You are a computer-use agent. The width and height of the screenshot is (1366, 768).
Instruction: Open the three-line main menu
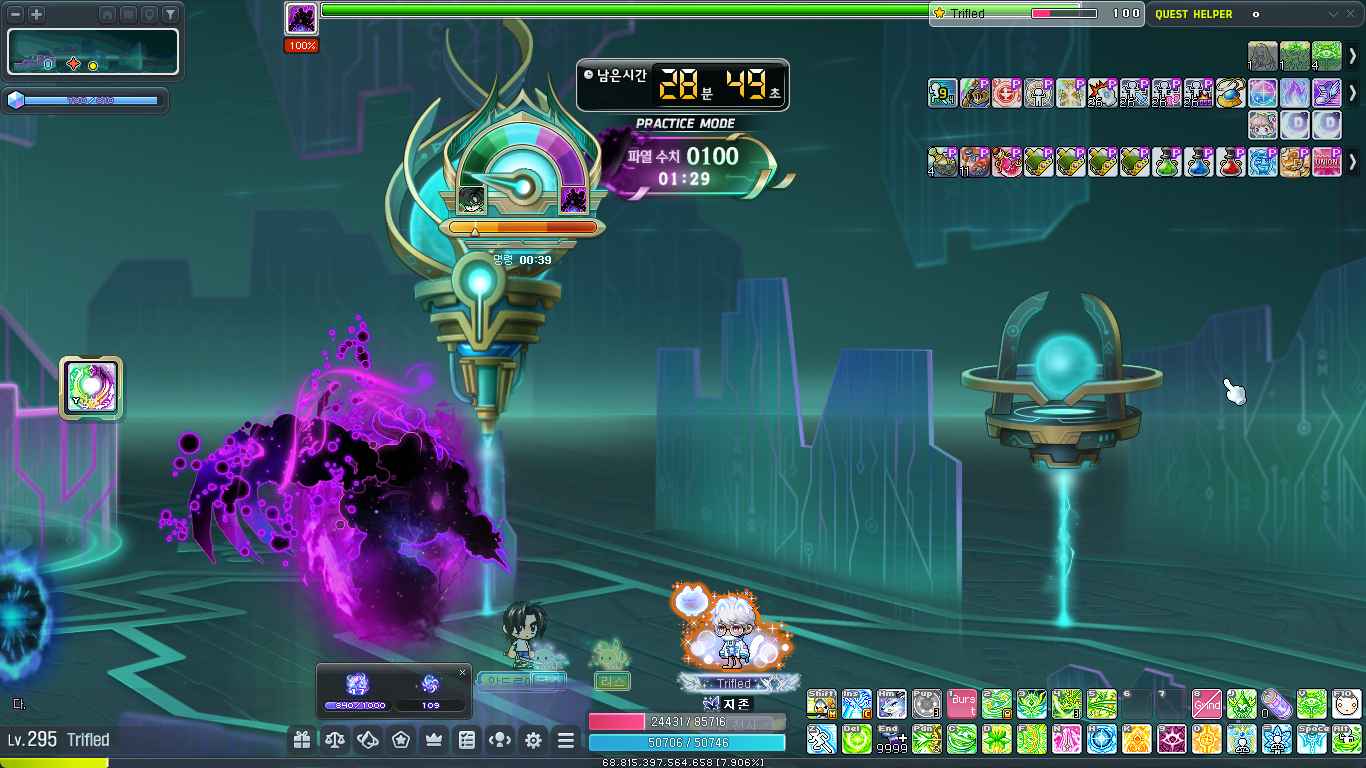[566, 740]
